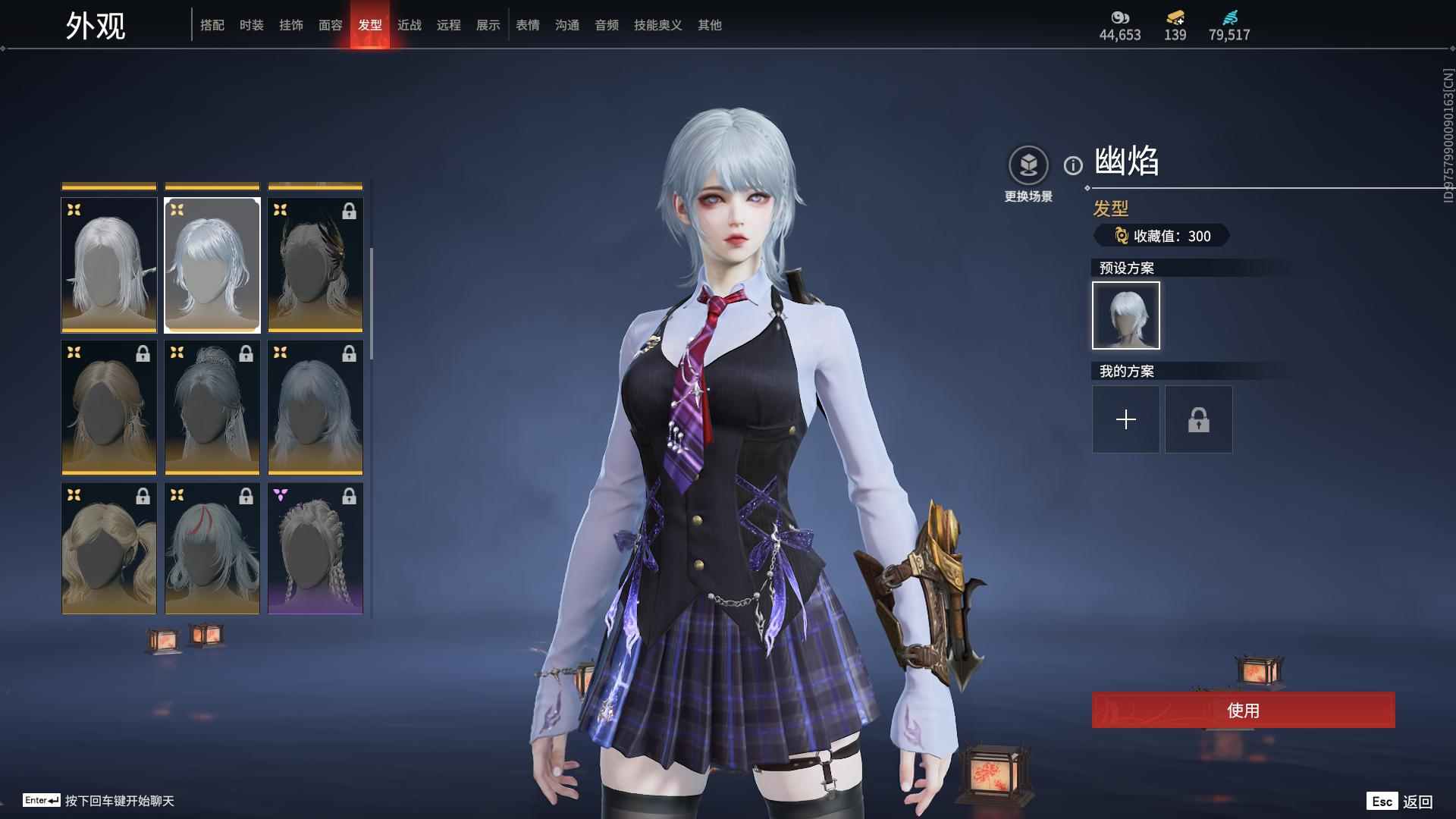The width and height of the screenshot is (1456, 819).
Task: Open the 技能奥义 tab
Action: (657, 25)
